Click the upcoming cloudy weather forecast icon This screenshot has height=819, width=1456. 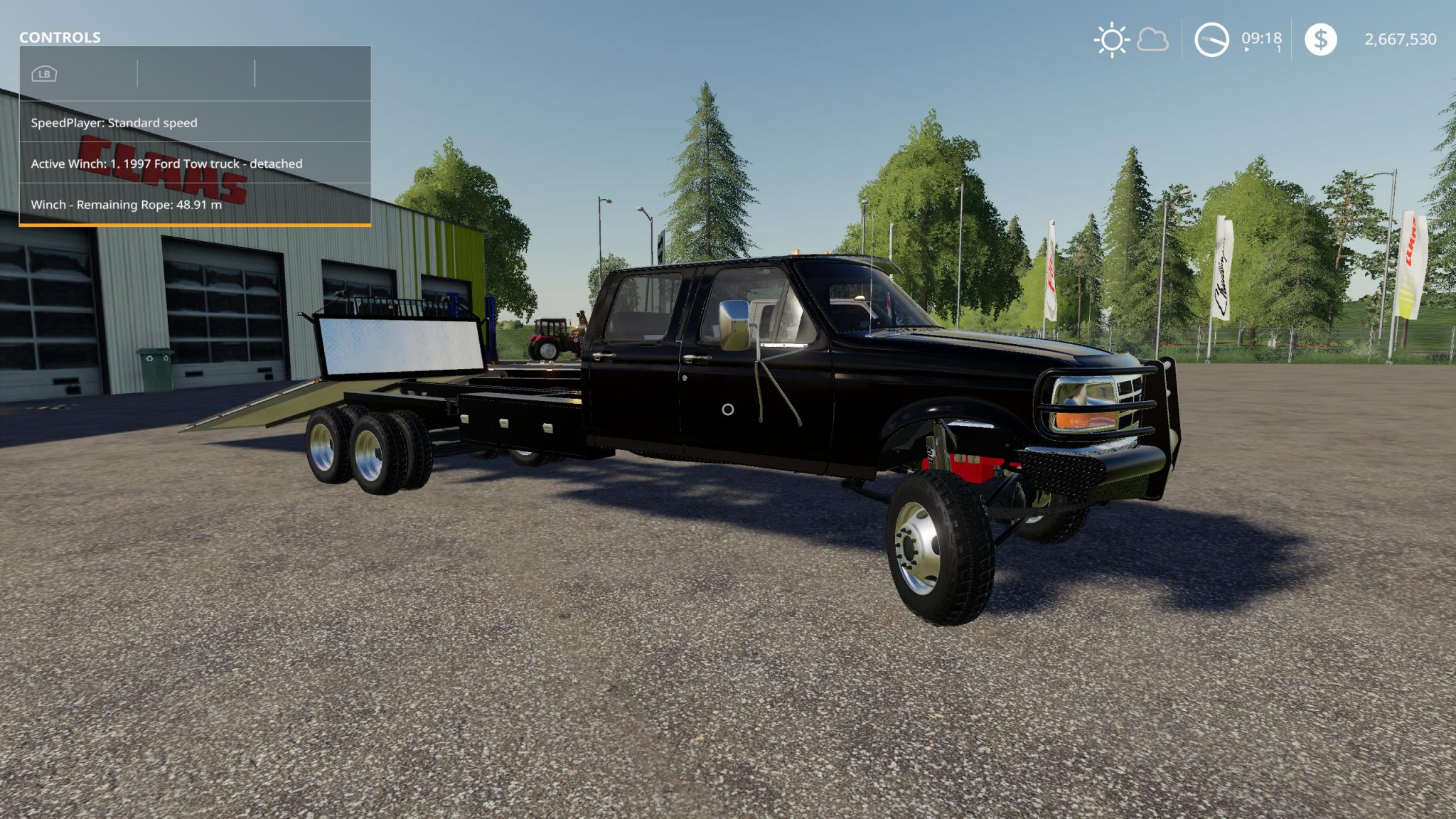pyautogui.click(x=1153, y=40)
